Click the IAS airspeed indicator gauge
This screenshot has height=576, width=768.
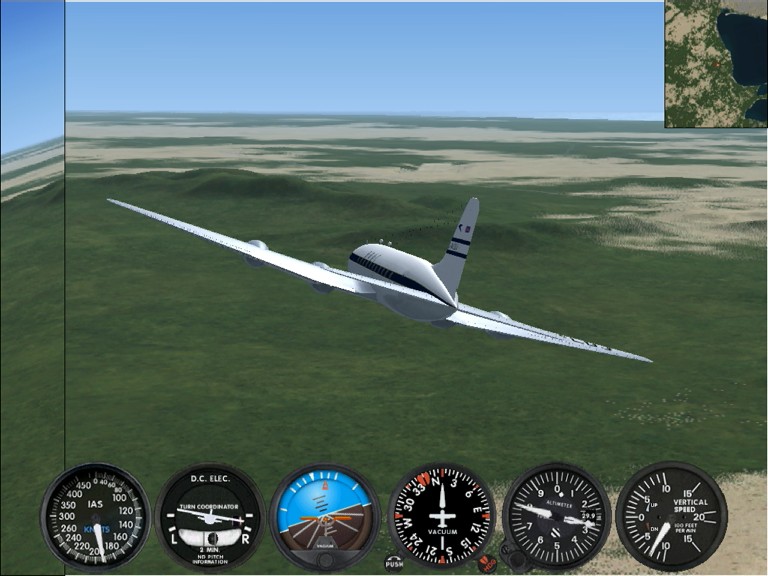click(95, 516)
